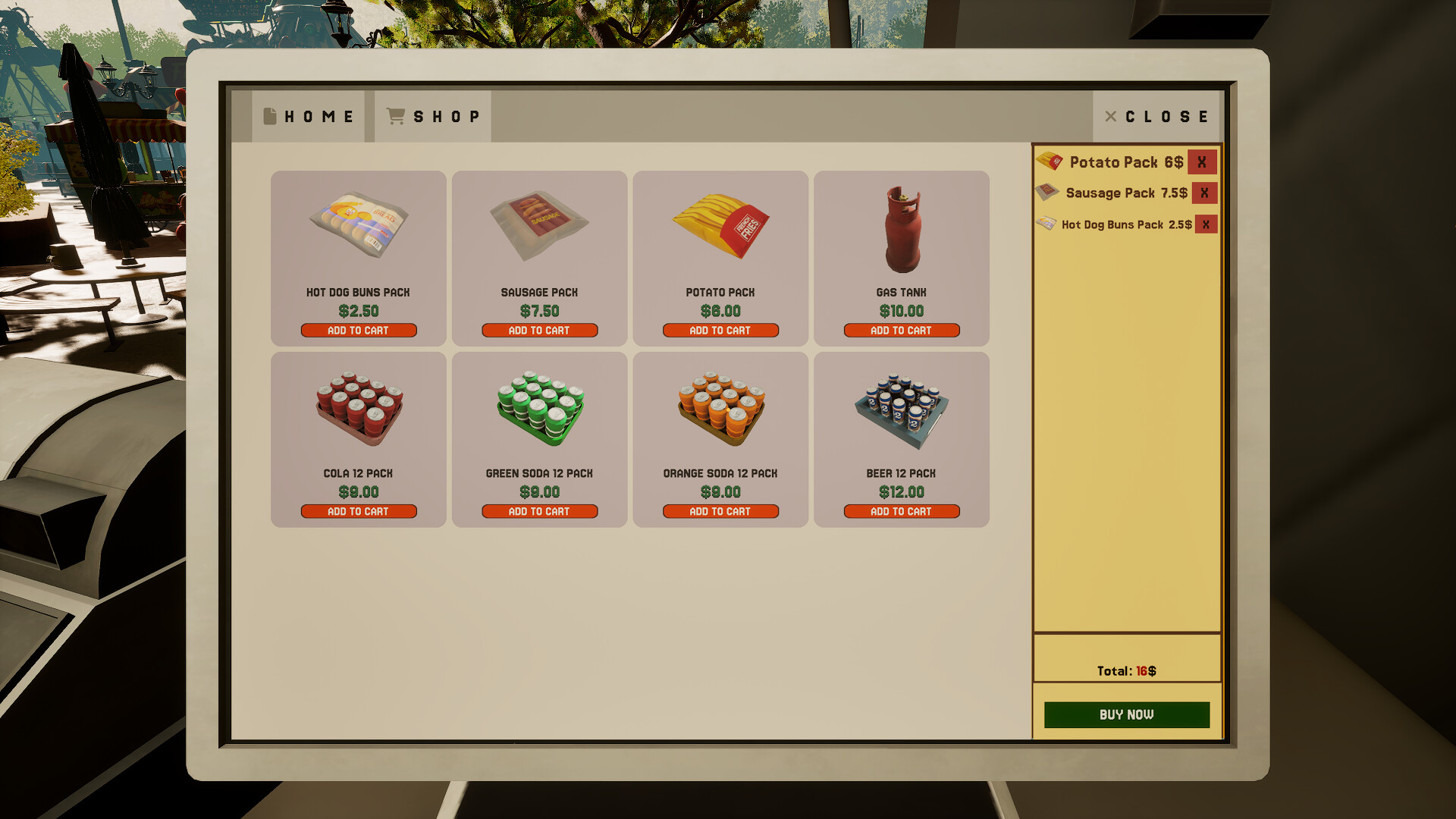Screen dimensions: 1456x819
Task: Click the document icon on Home tab
Action: 269,115
